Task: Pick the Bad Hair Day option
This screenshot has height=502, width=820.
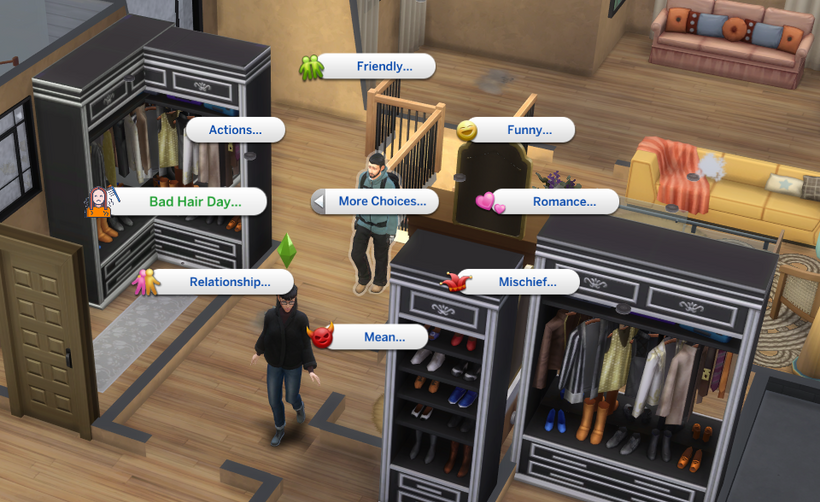Action: click(195, 201)
